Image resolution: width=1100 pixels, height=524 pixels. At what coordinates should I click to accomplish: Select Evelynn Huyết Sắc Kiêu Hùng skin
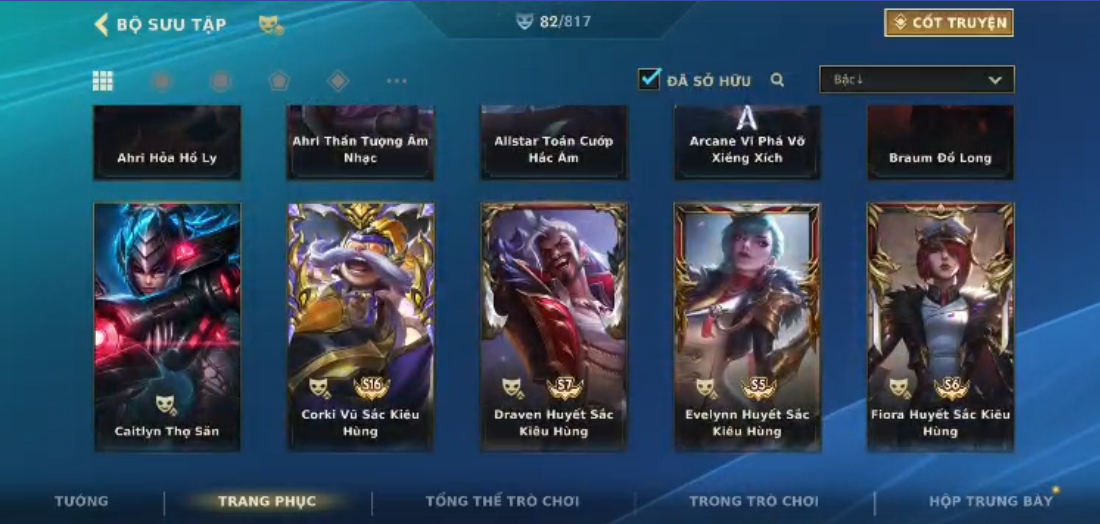pos(747,326)
